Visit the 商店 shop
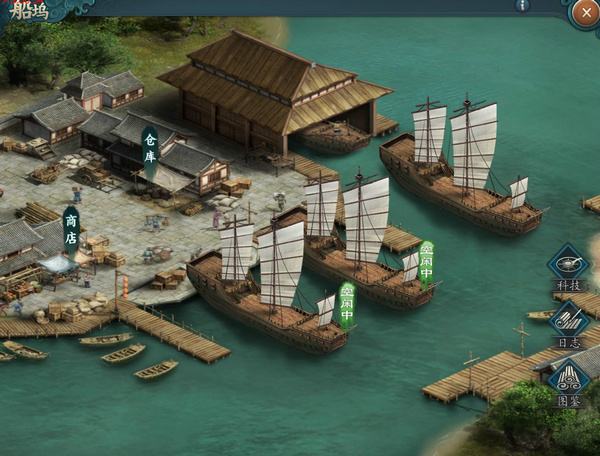The width and height of the screenshot is (600, 456). 71,229
